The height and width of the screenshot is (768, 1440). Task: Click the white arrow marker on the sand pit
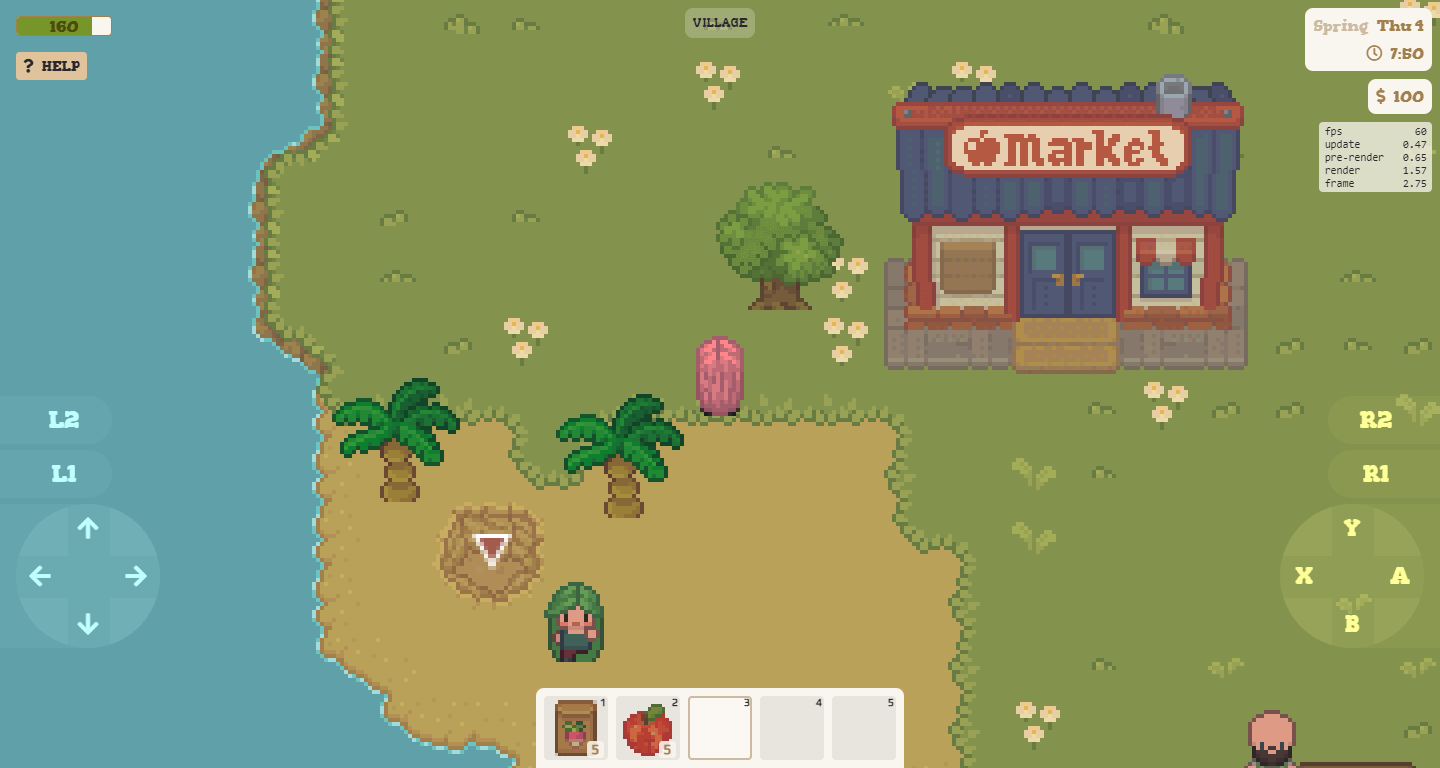click(x=489, y=551)
